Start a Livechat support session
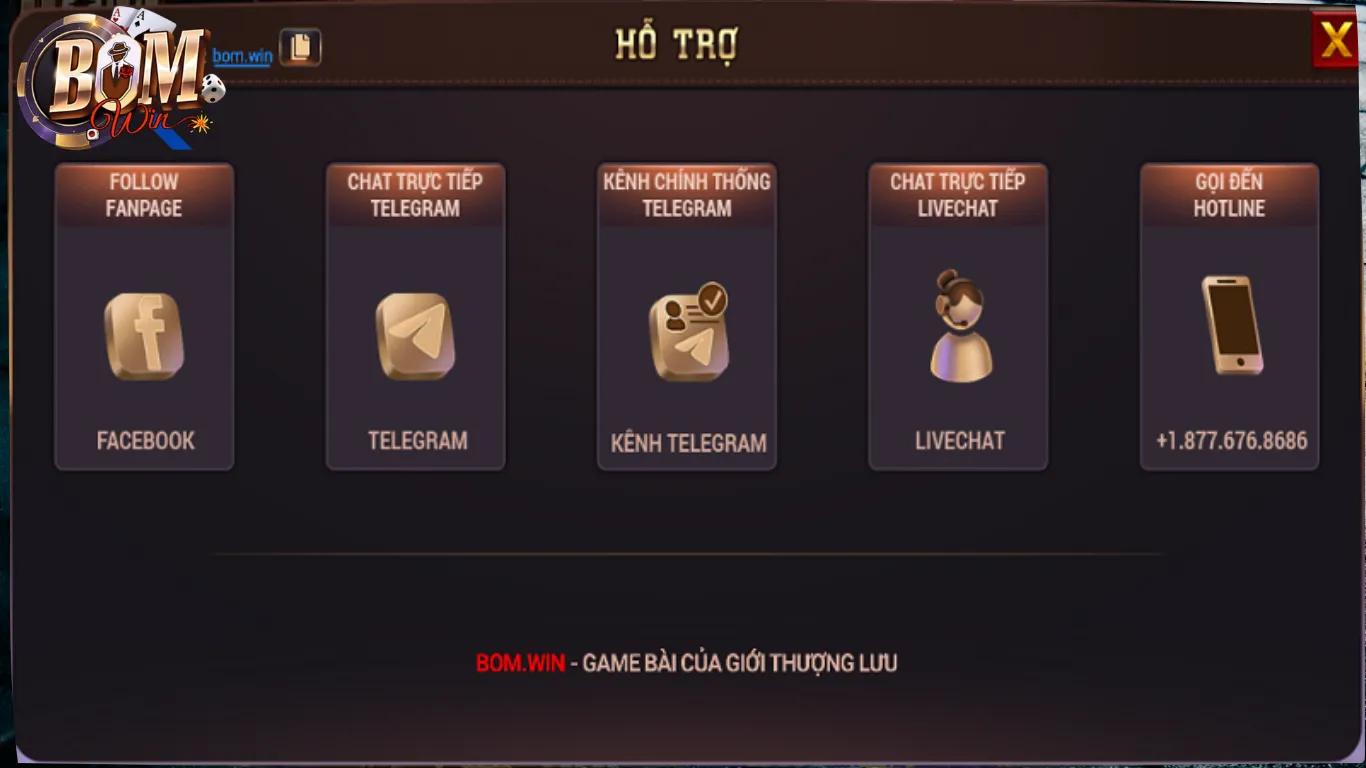Screen dimensions: 1366x768 (x=958, y=317)
